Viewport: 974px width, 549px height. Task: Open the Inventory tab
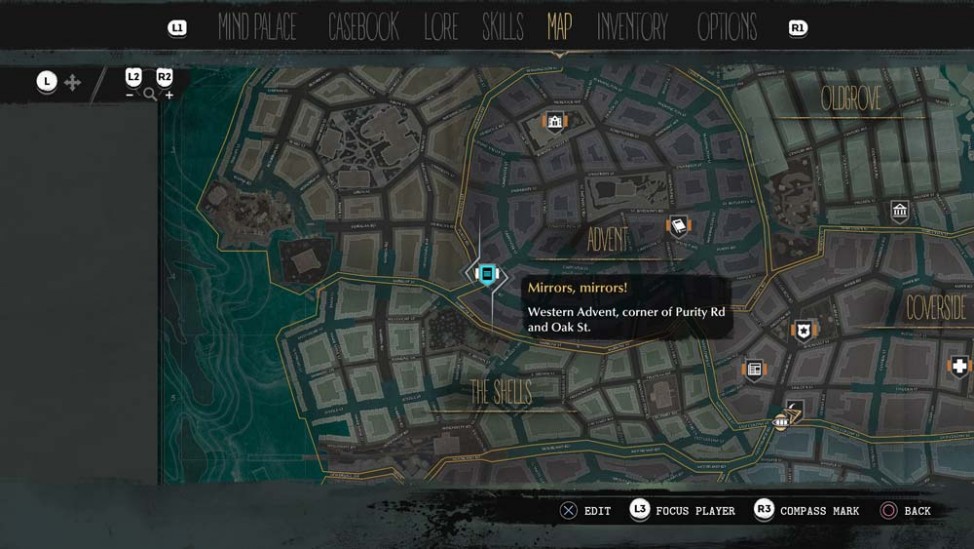[632, 27]
